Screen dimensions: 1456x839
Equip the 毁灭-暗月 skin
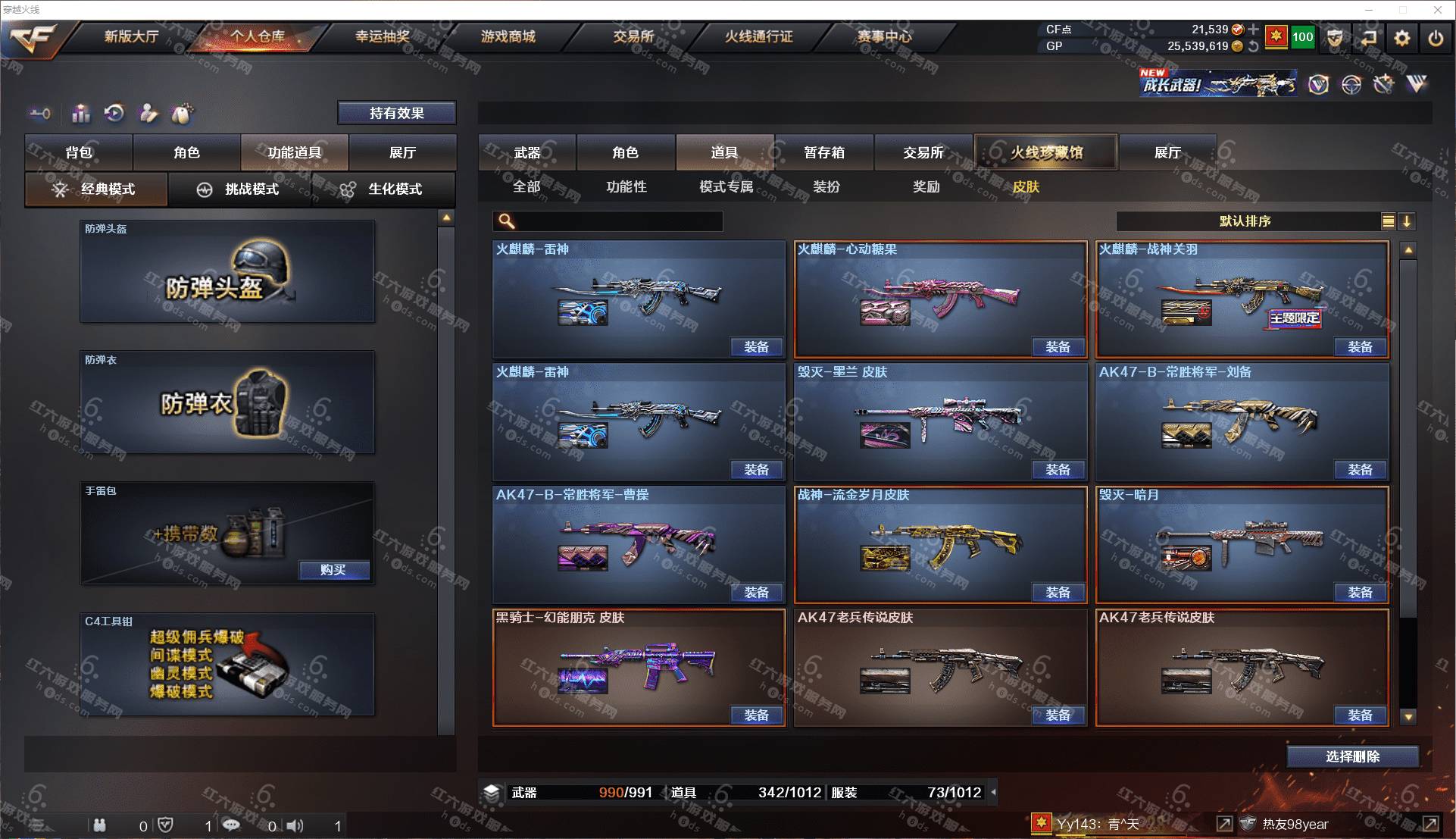pyautogui.click(x=1360, y=593)
